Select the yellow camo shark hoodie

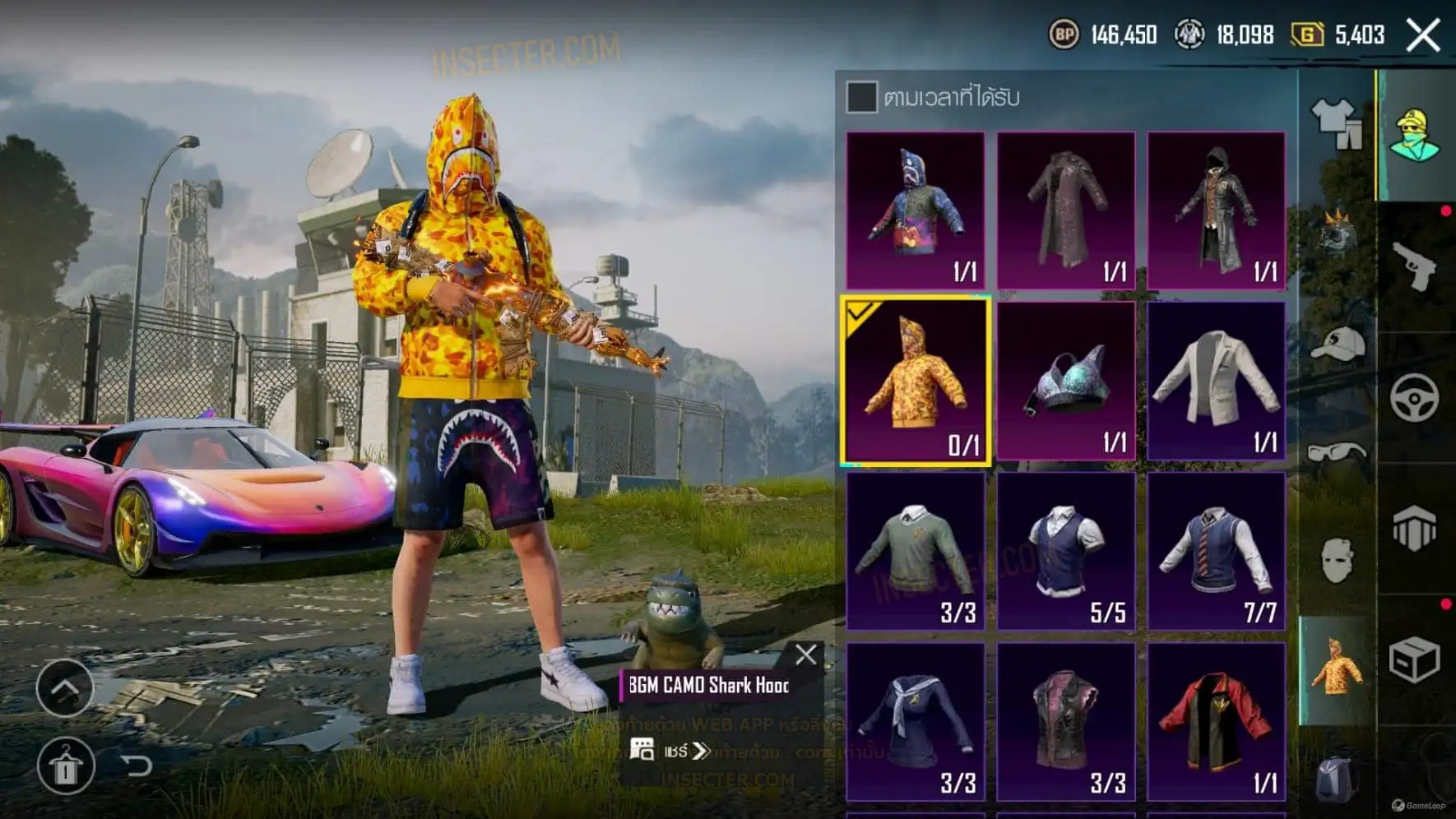click(916, 382)
